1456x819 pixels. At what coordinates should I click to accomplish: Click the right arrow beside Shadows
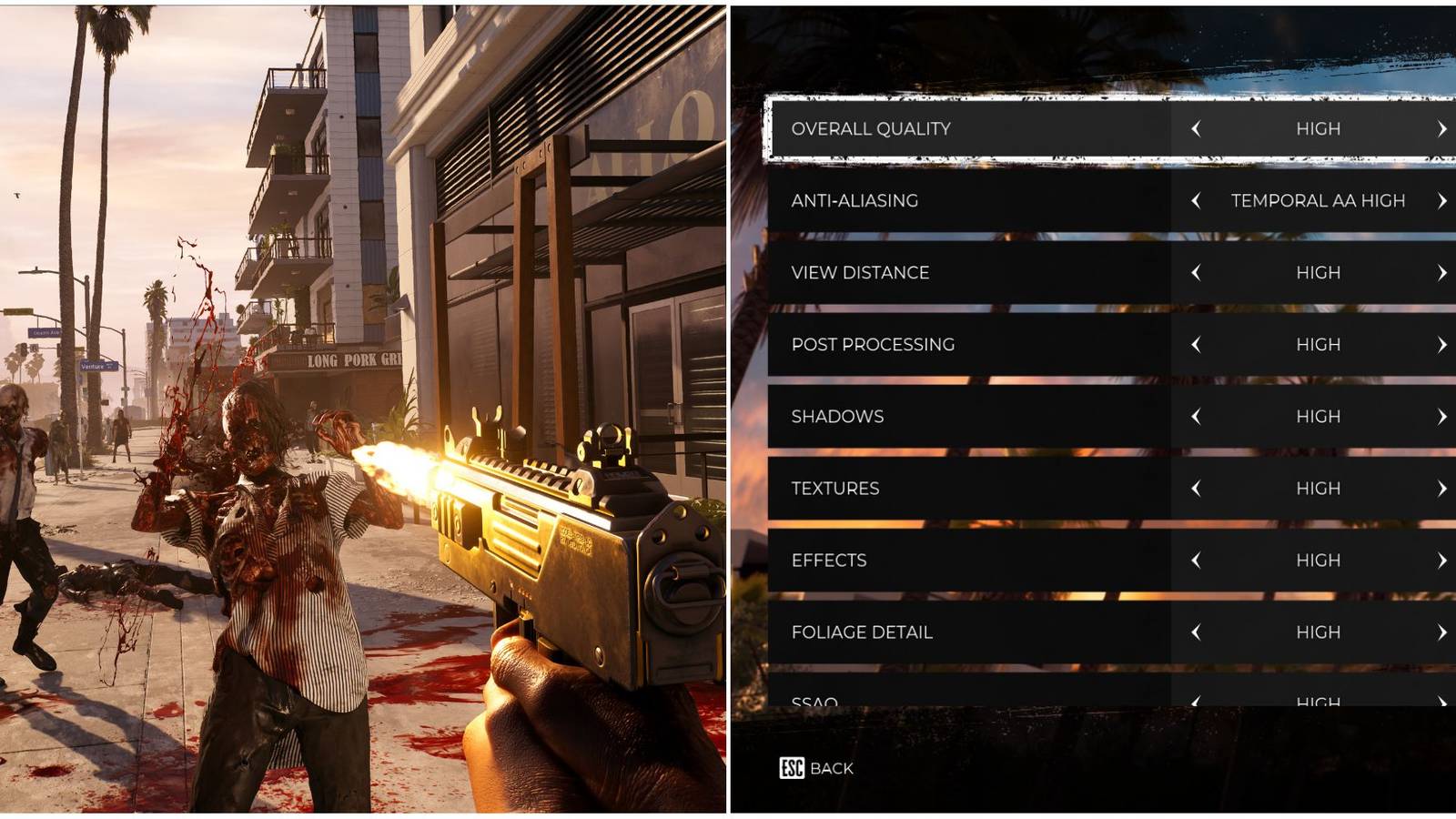[x=1441, y=416]
